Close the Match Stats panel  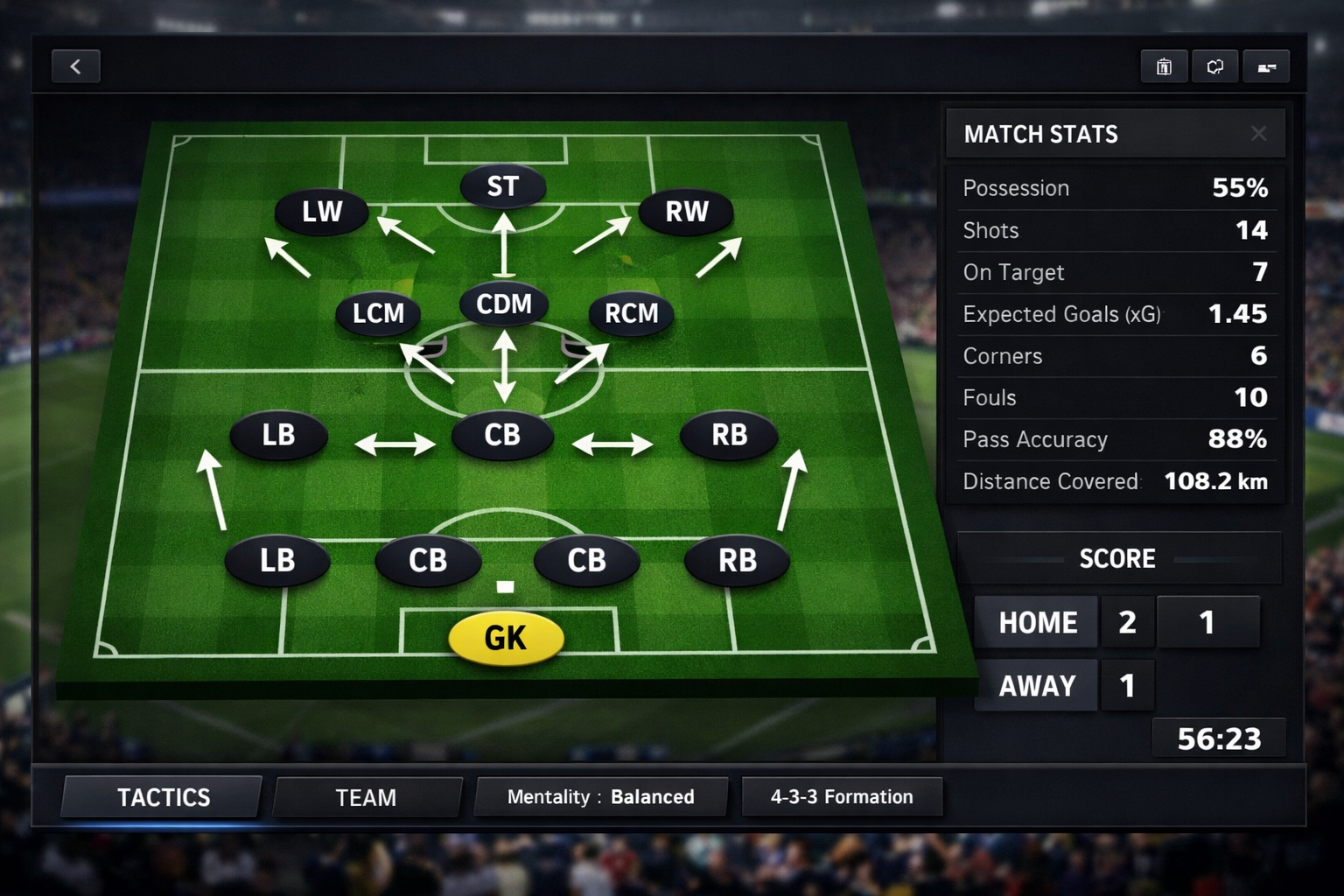click(x=1259, y=134)
